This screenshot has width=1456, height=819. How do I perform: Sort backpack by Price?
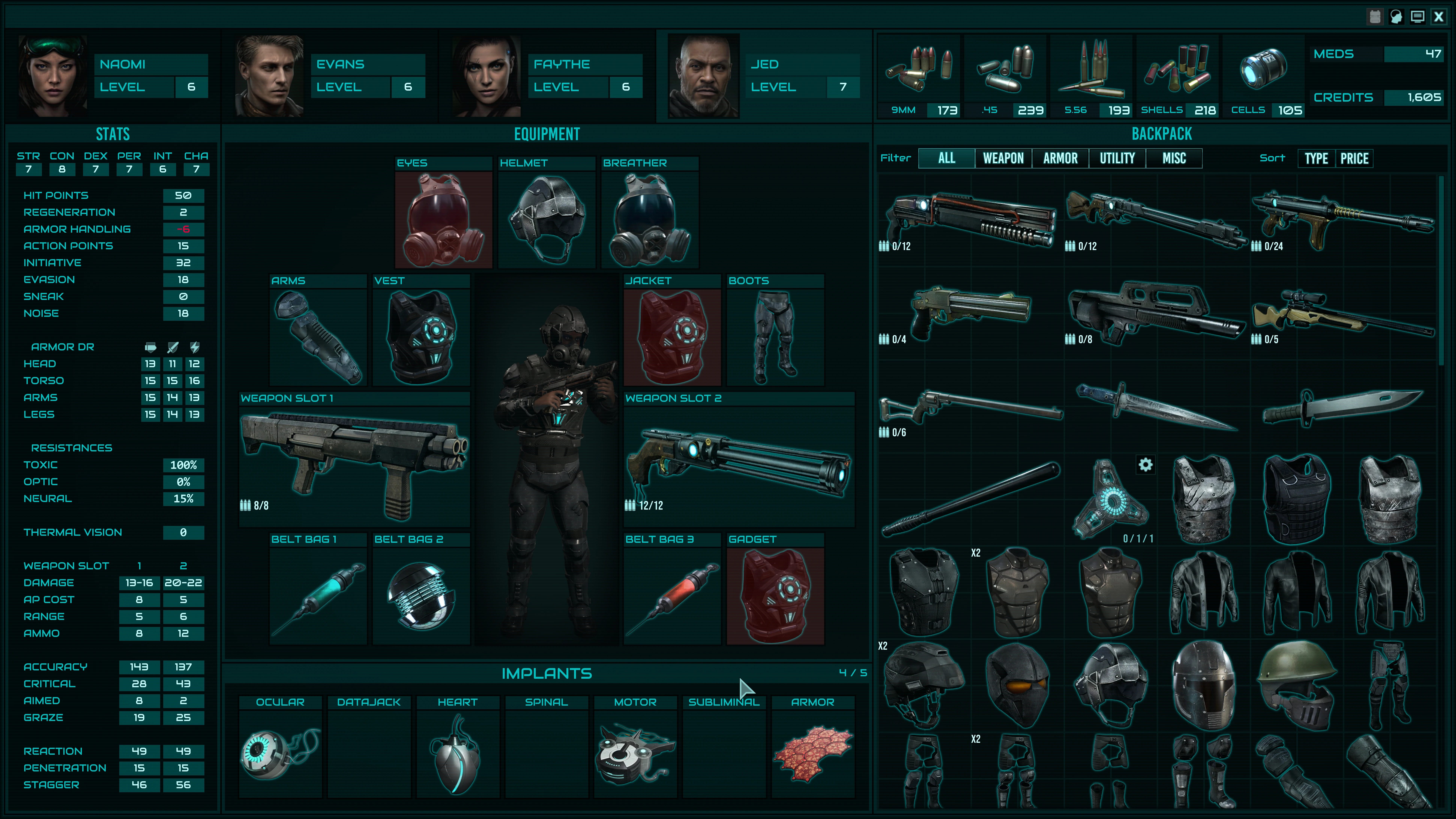pos(1354,158)
